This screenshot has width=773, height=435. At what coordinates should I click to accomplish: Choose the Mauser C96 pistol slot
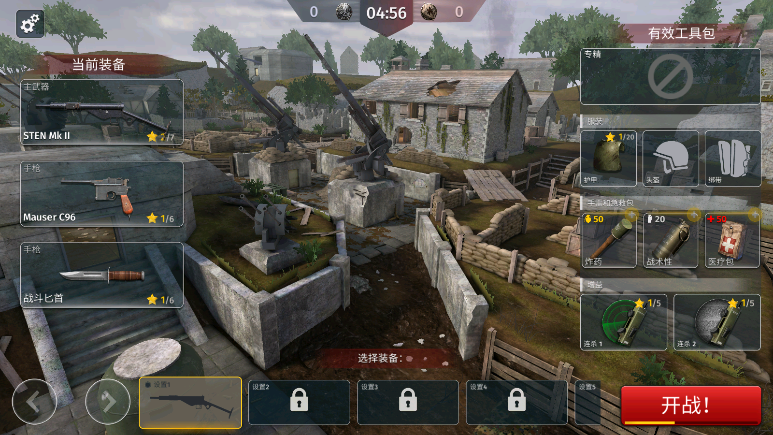(102, 193)
